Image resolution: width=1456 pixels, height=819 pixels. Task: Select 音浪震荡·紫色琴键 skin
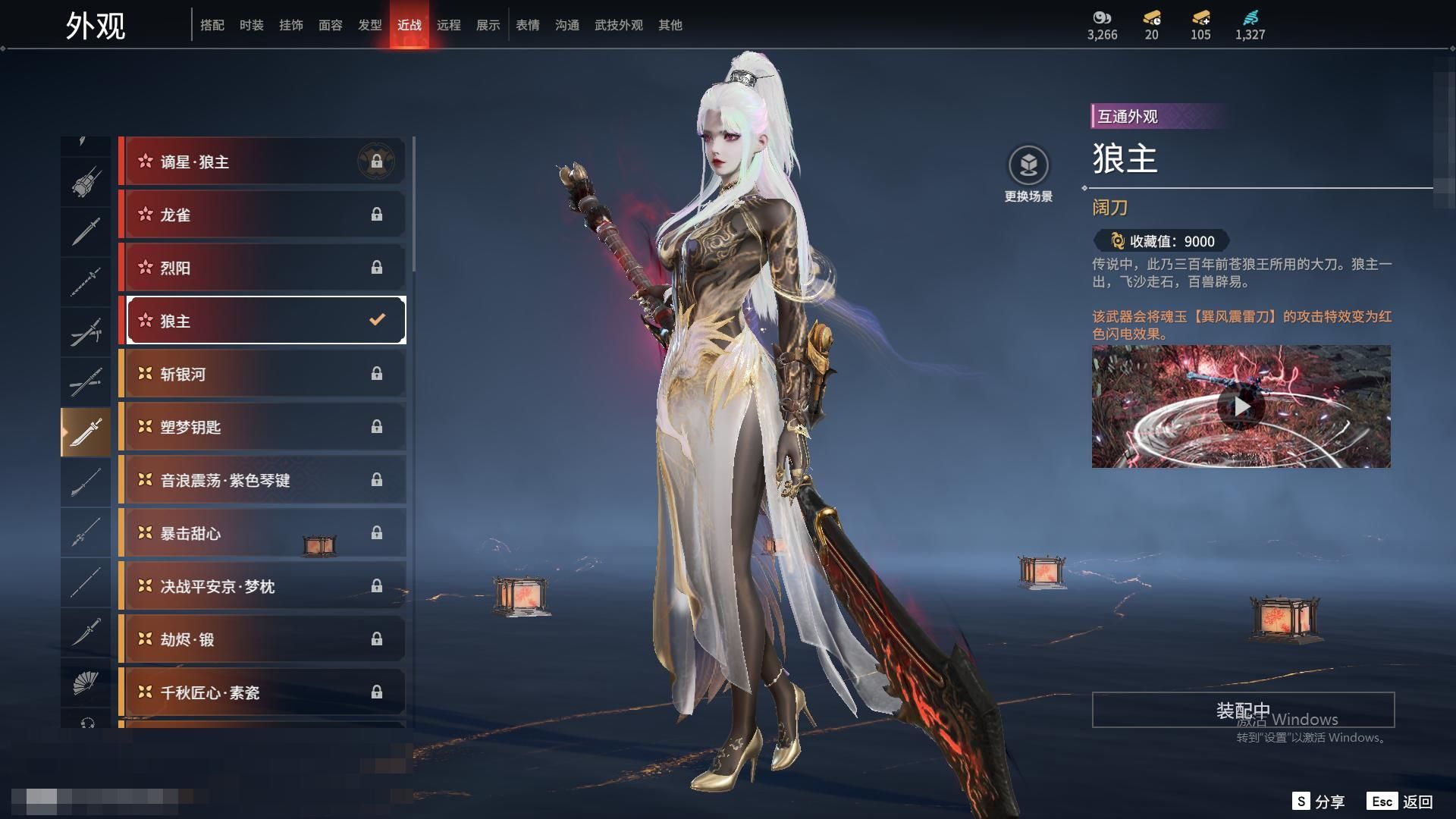tap(262, 480)
